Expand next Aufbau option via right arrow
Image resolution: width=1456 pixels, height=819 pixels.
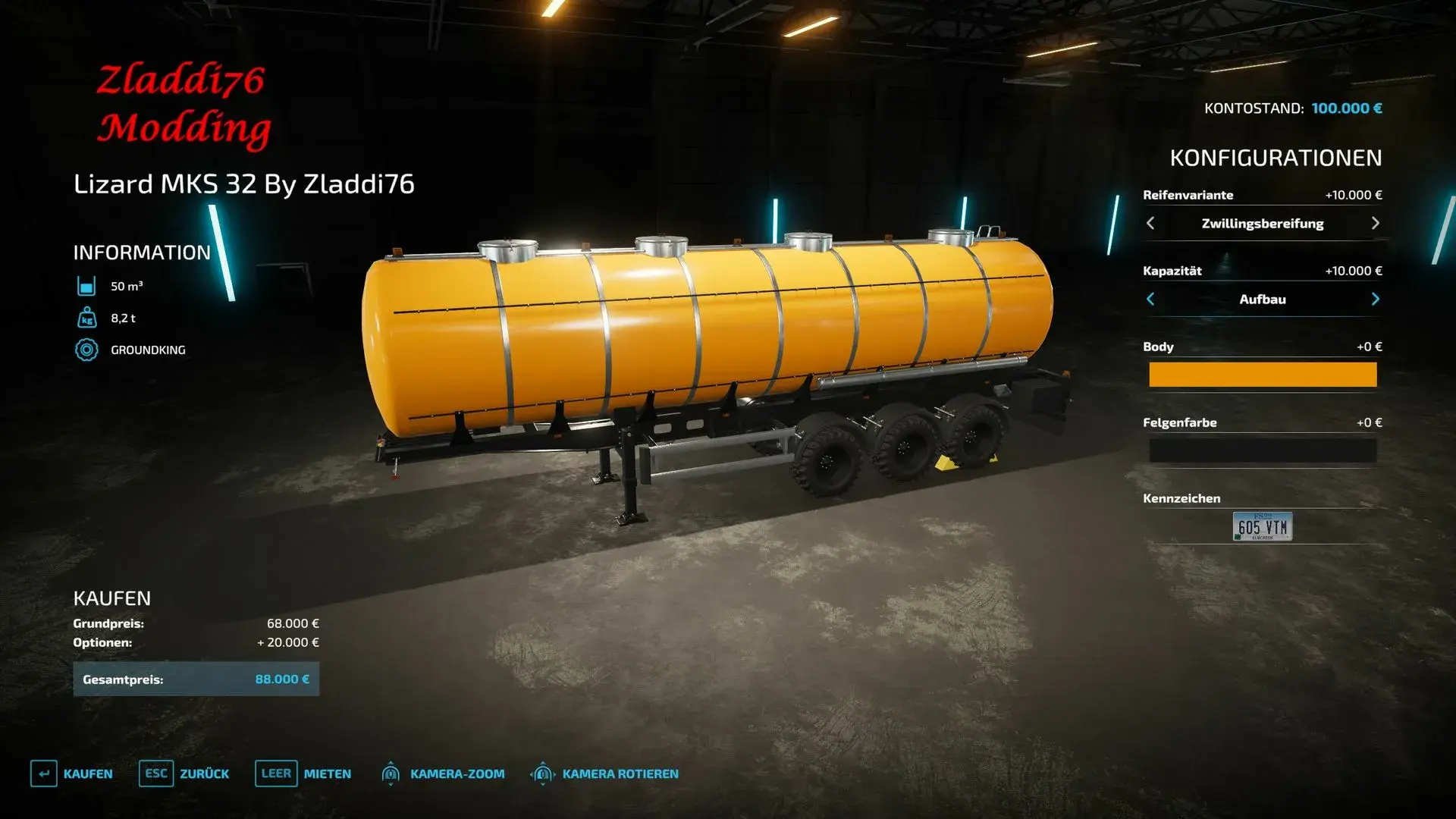tap(1374, 299)
